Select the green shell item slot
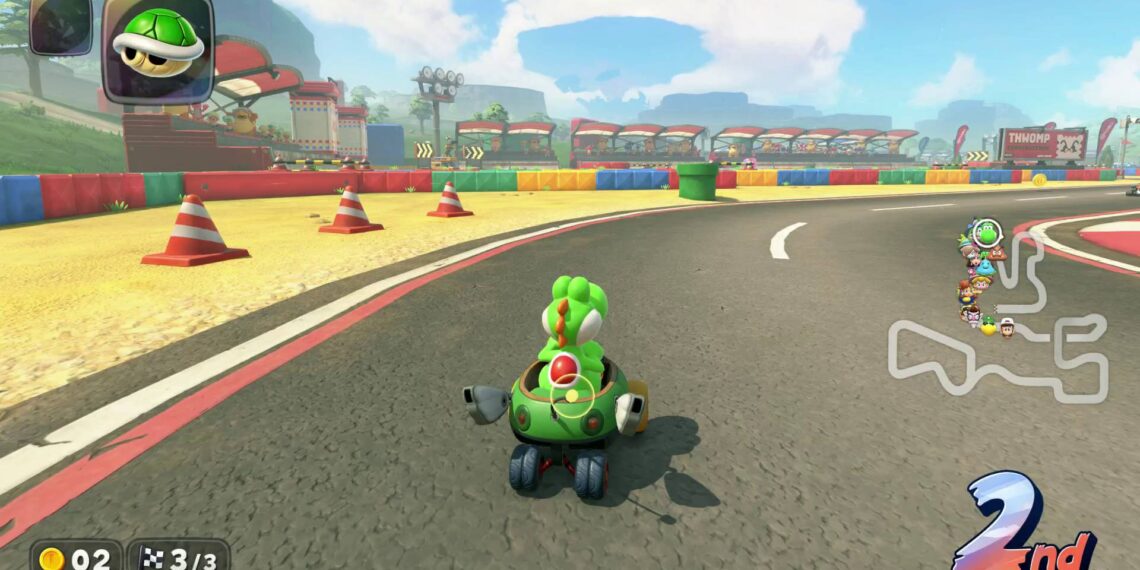 coord(157,48)
